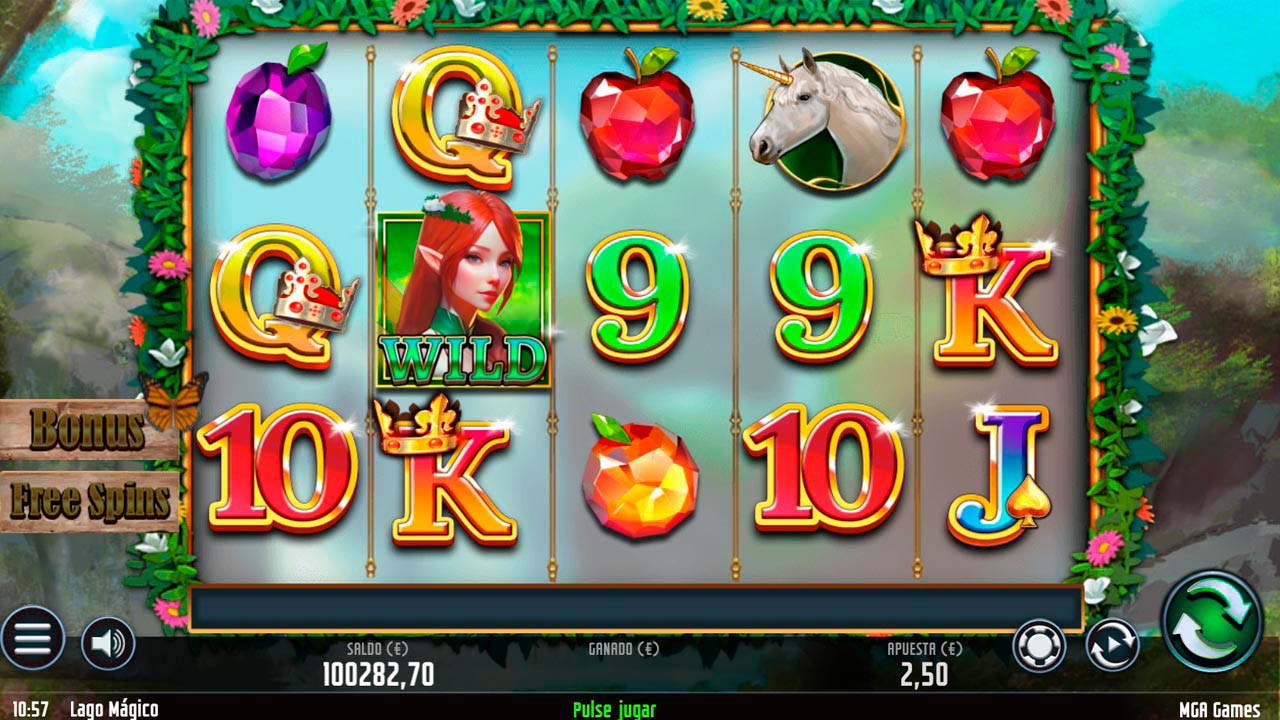The image size is (1280, 720).
Task: Spin the reels with the green button
Action: [1213, 620]
